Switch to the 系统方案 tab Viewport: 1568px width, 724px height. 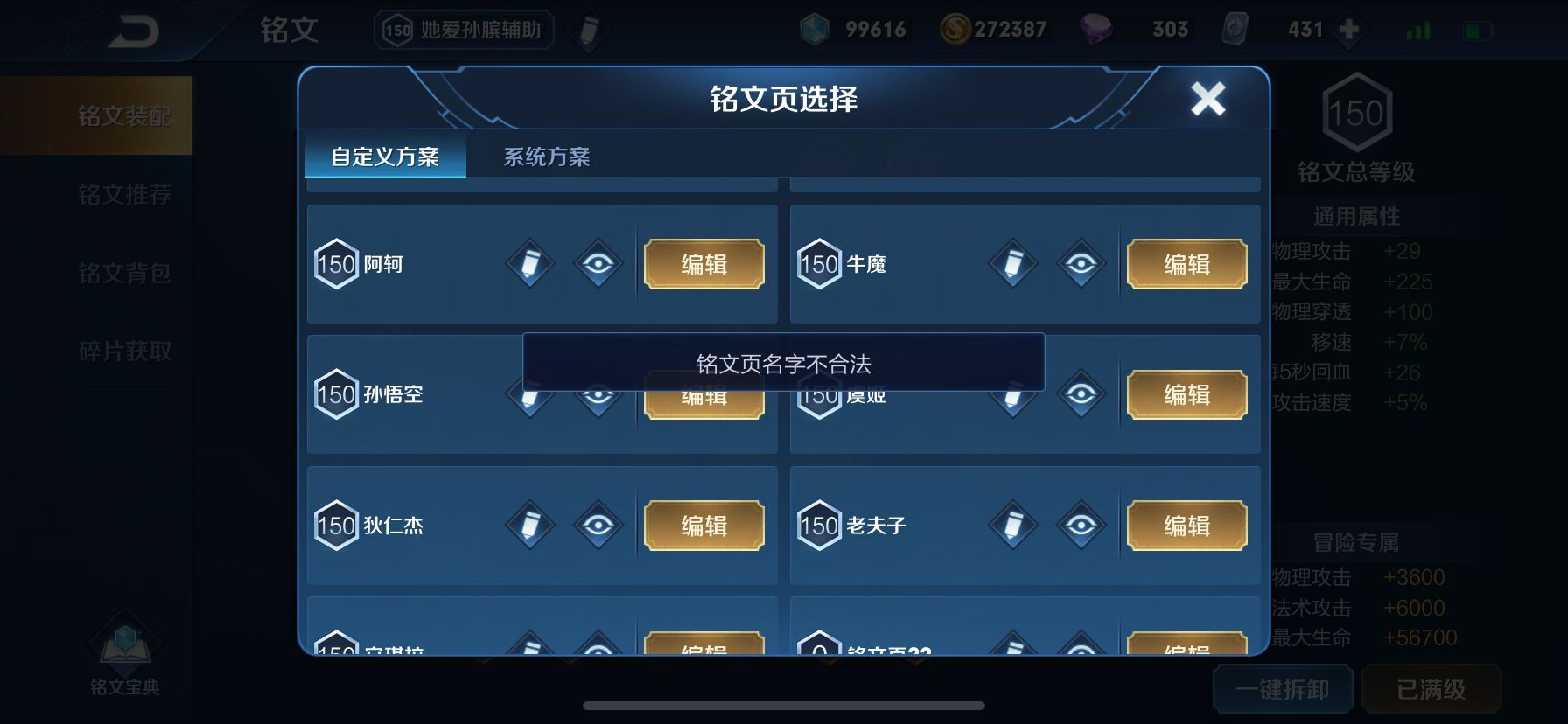547,157
